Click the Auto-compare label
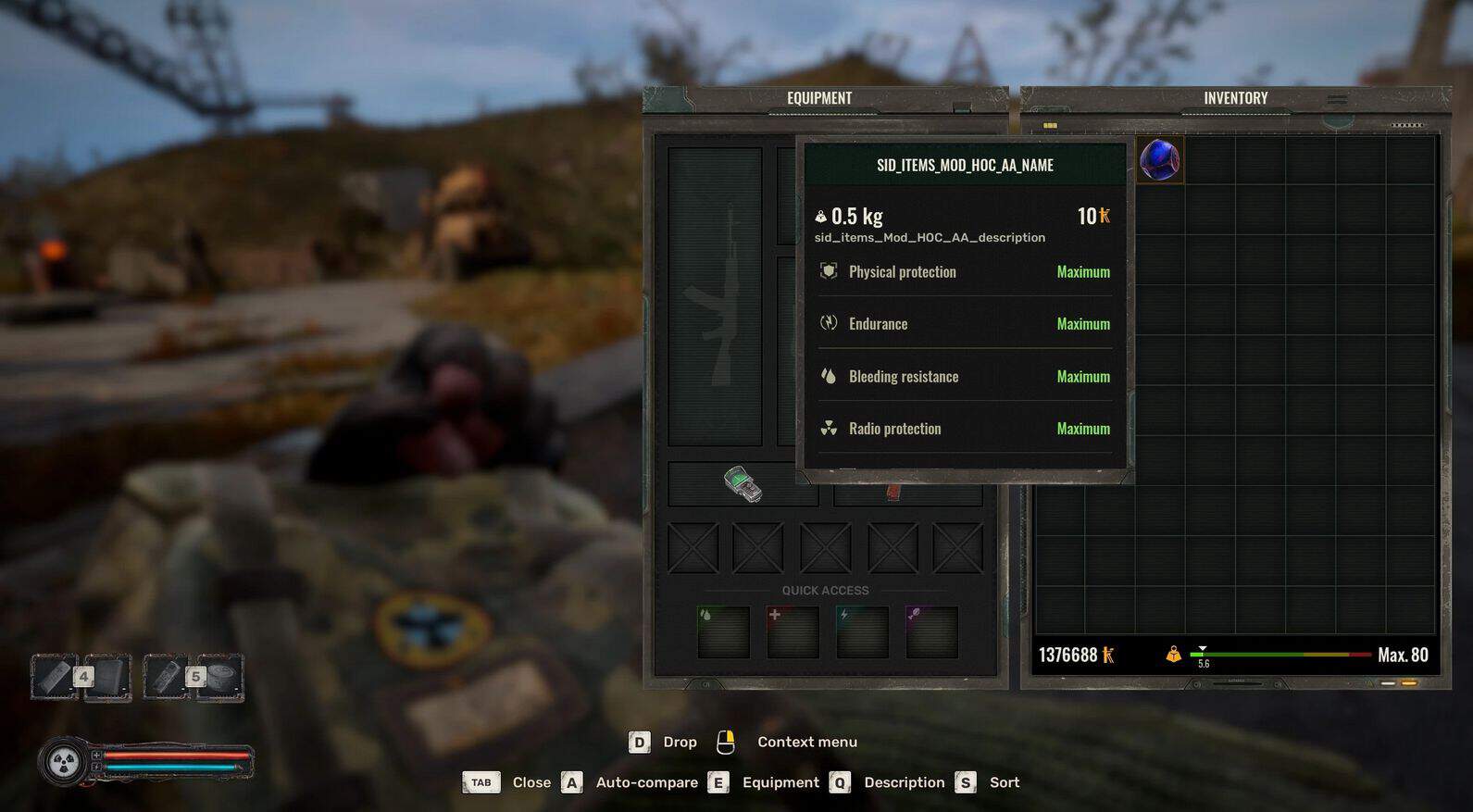 coord(646,782)
